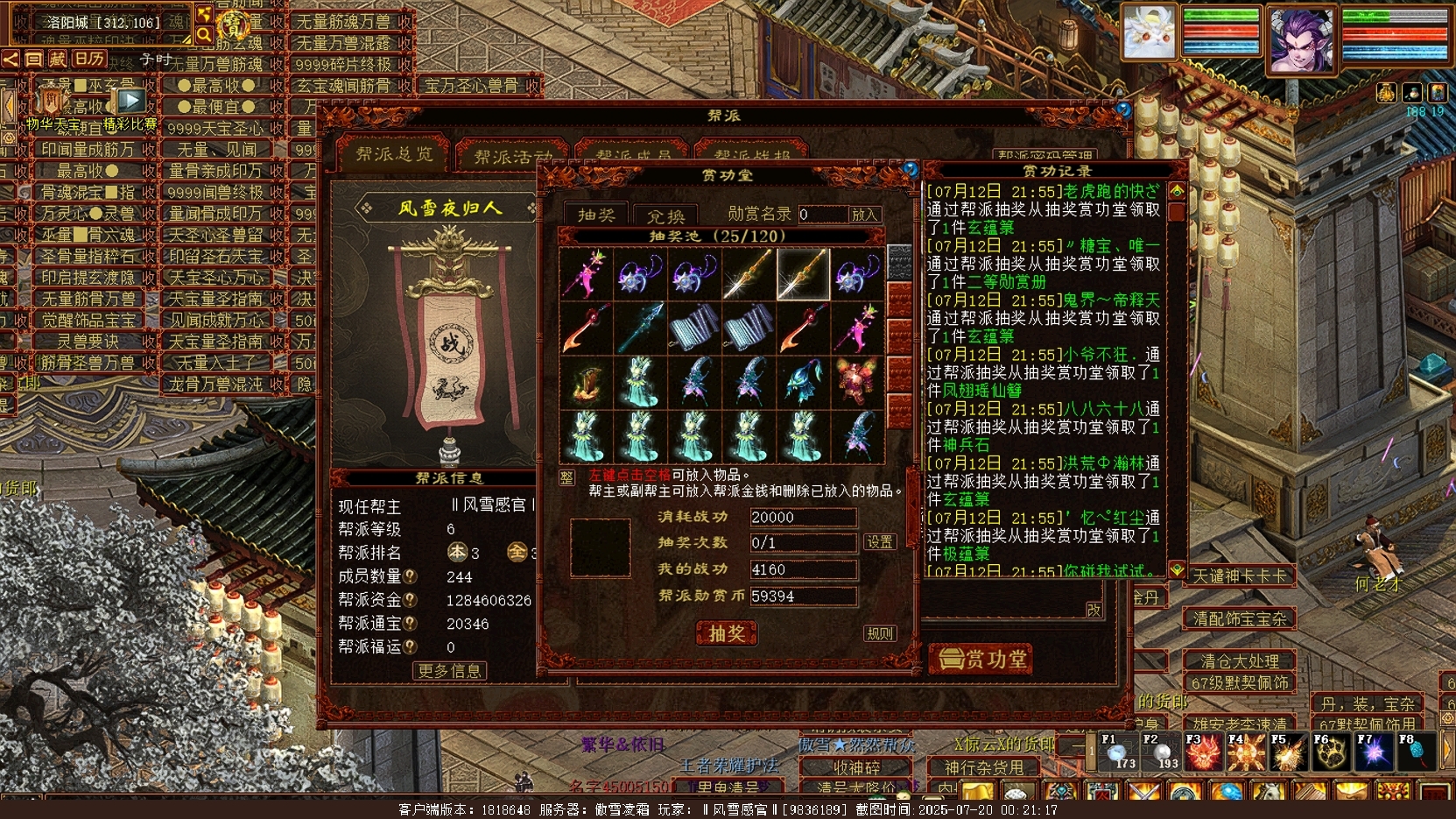Open the 物华天宝 event icon
This screenshot has width=1456, height=819.
pyautogui.click(x=53, y=102)
